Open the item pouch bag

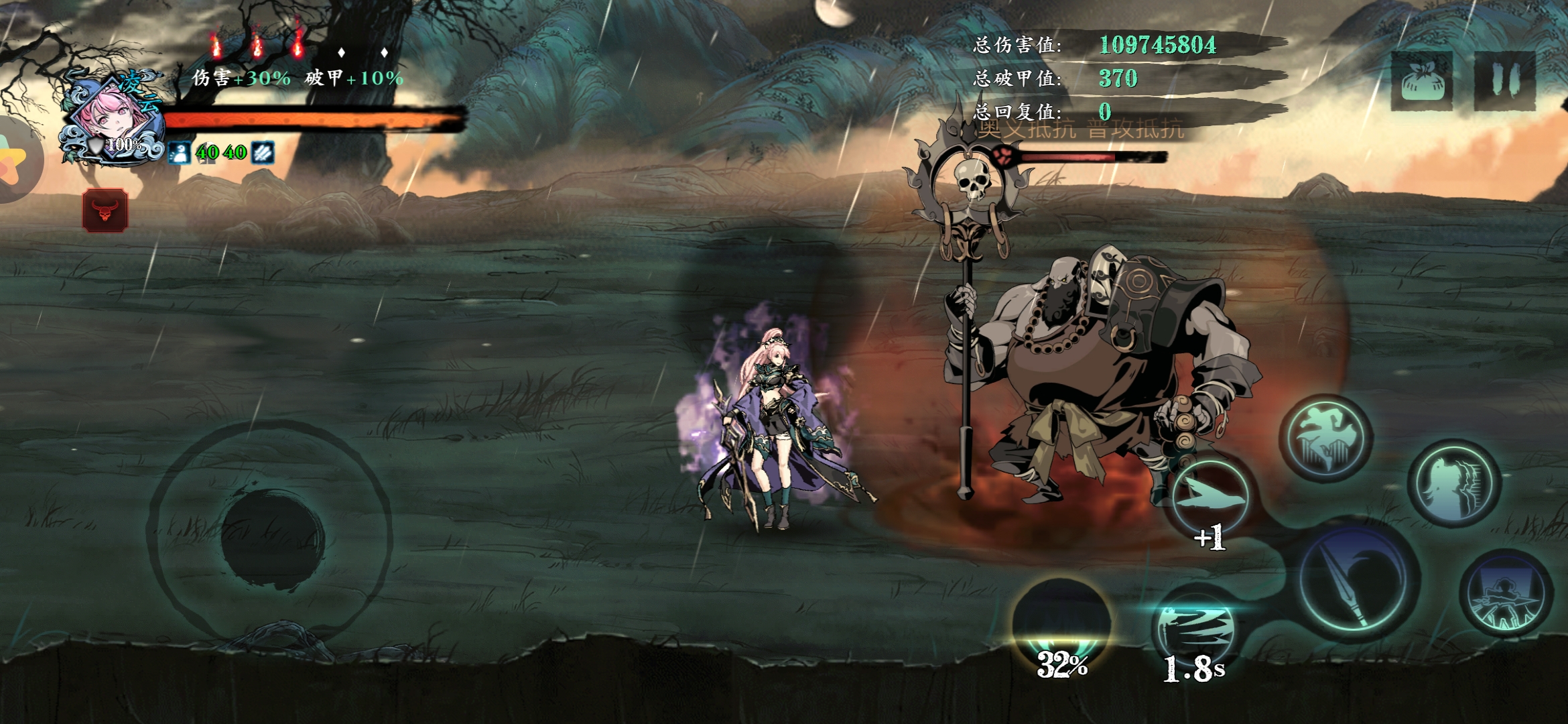tap(1421, 80)
